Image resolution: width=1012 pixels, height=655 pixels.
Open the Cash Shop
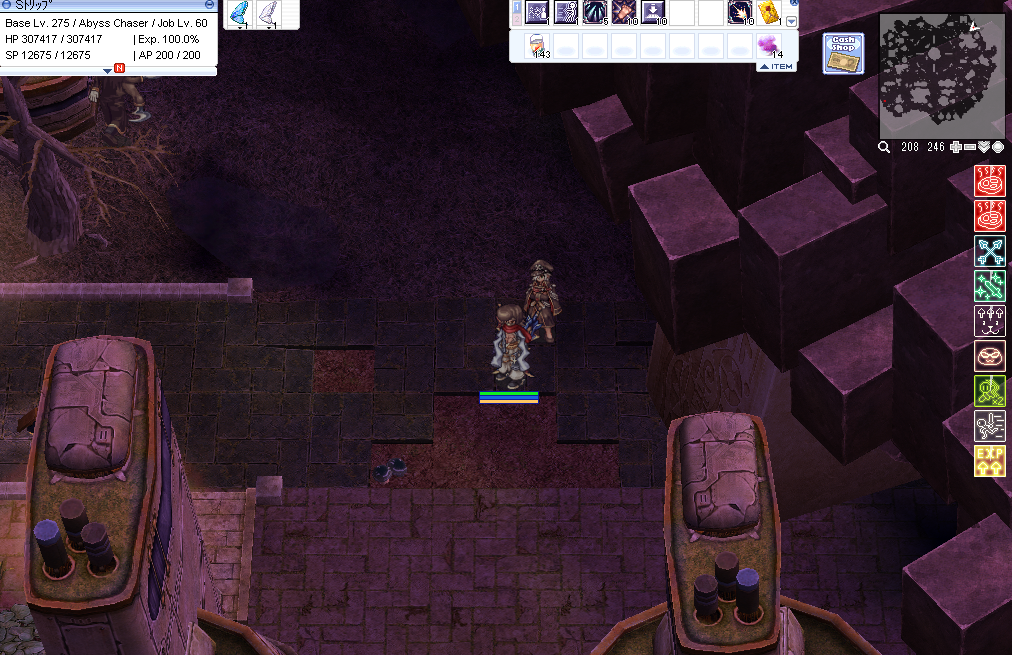click(843, 53)
